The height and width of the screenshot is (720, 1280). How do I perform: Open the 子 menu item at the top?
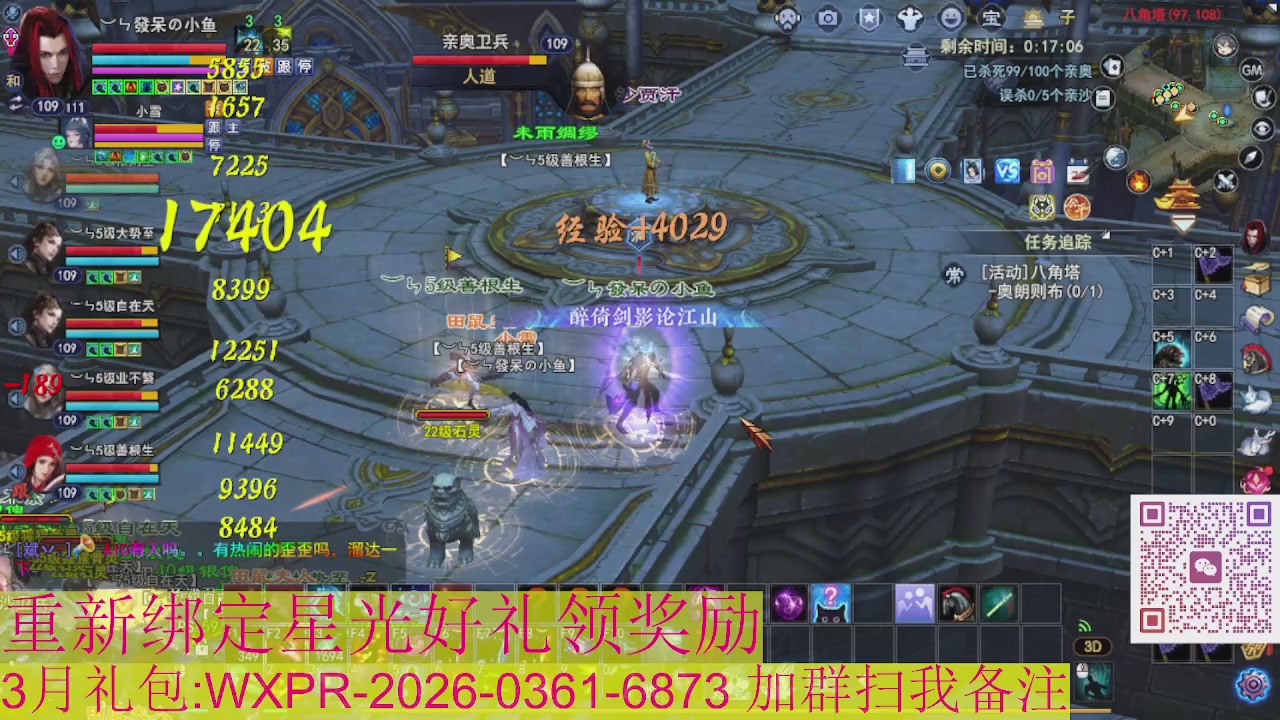(1067, 17)
